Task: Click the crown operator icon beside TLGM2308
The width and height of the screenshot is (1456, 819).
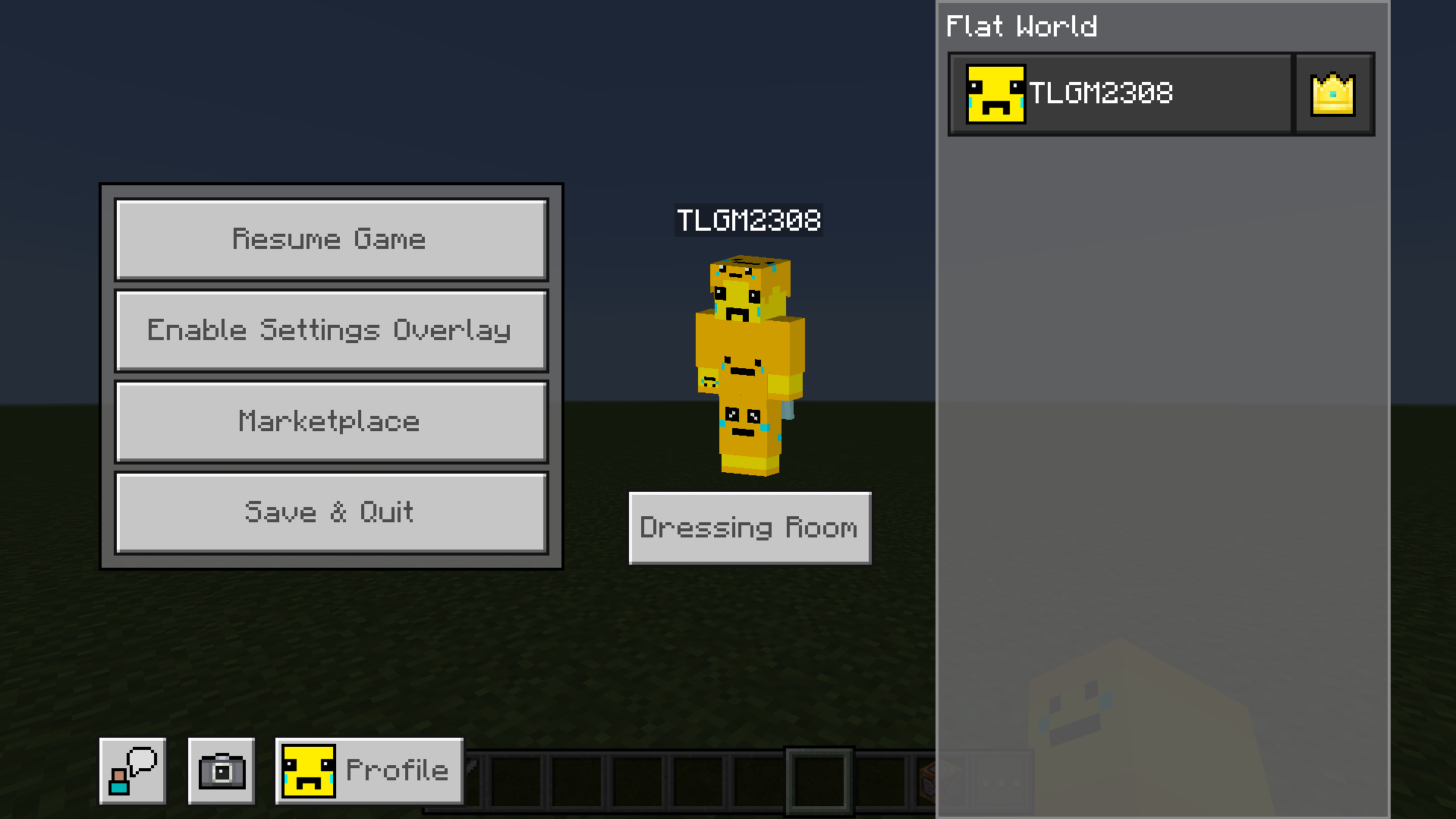Action: click(1332, 93)
